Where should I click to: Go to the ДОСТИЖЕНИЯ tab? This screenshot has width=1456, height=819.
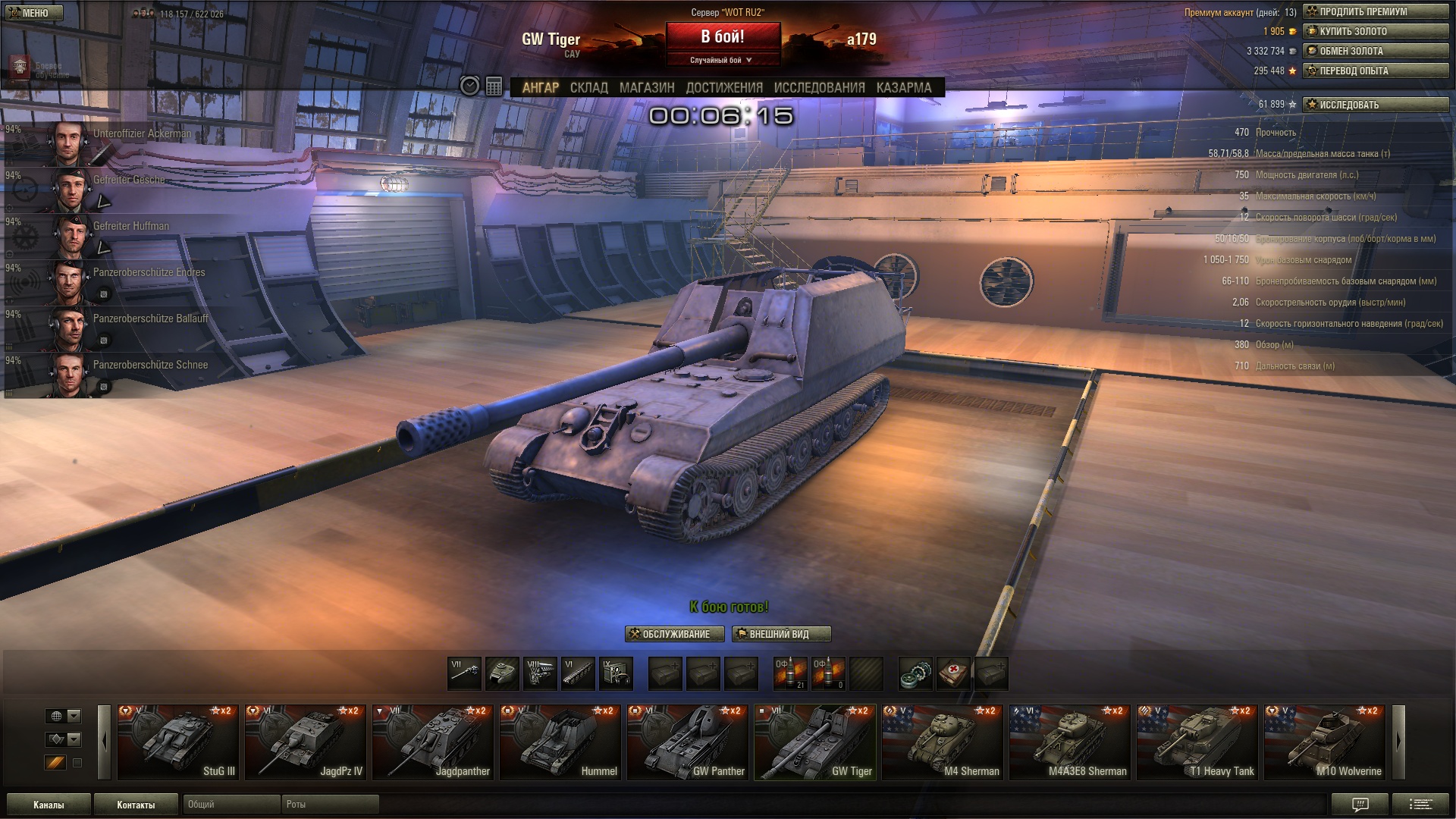point(724,88)
